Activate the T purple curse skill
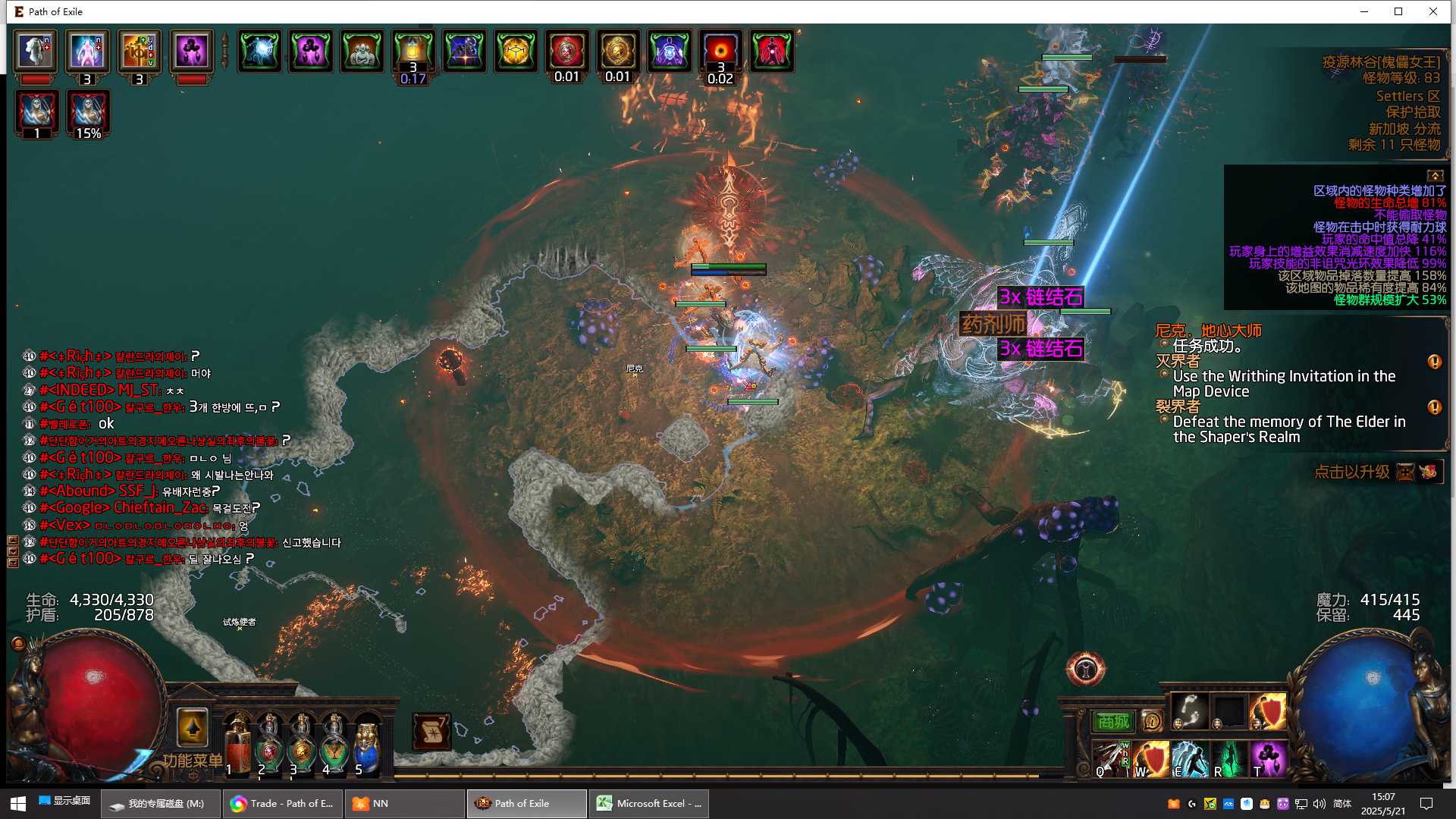The image size is (1456, 819). (1268, 759)
